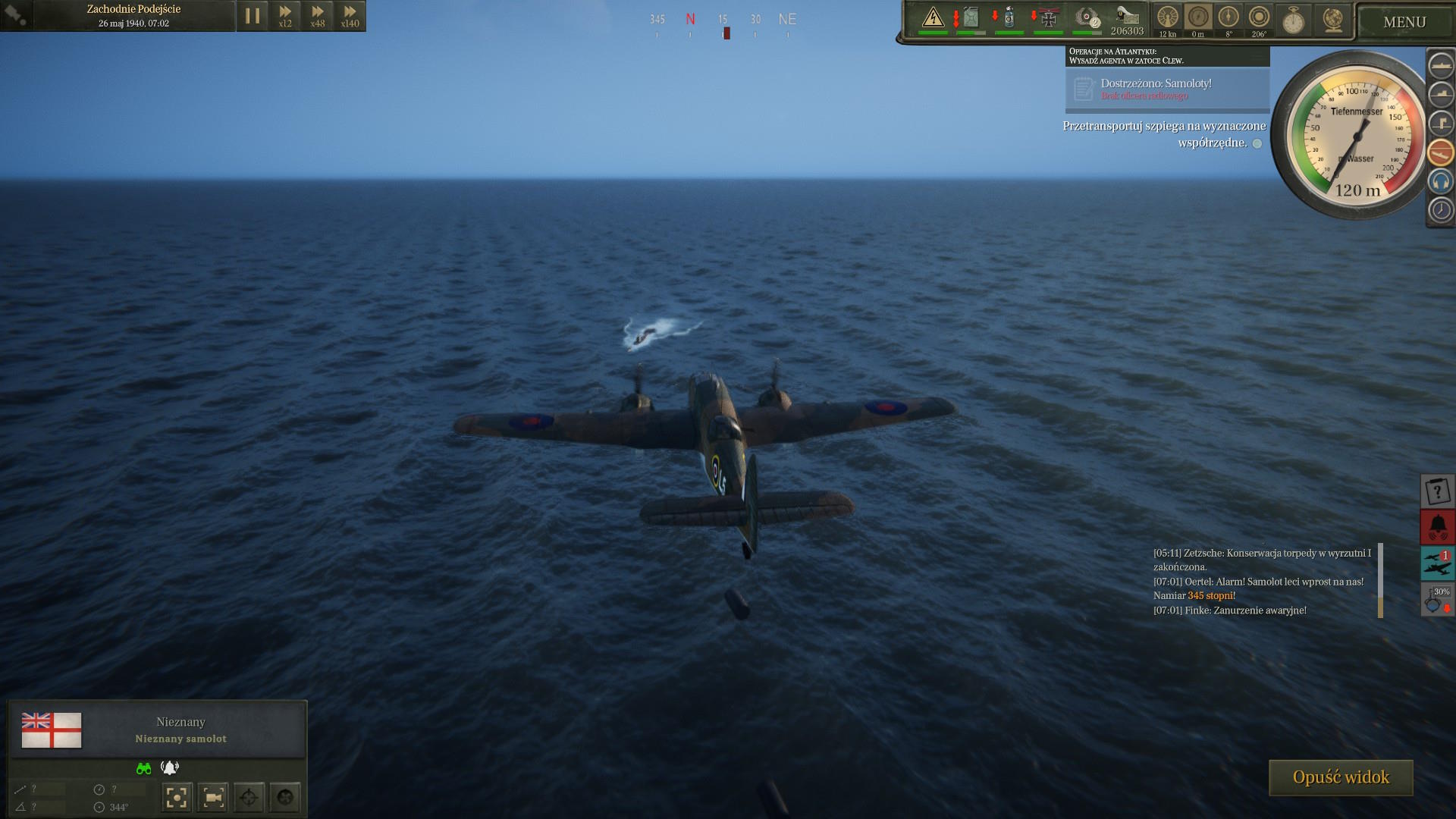Toggle the red alarm bell button
Viewport: 1456px width, 819px height.
[1437, 526]
